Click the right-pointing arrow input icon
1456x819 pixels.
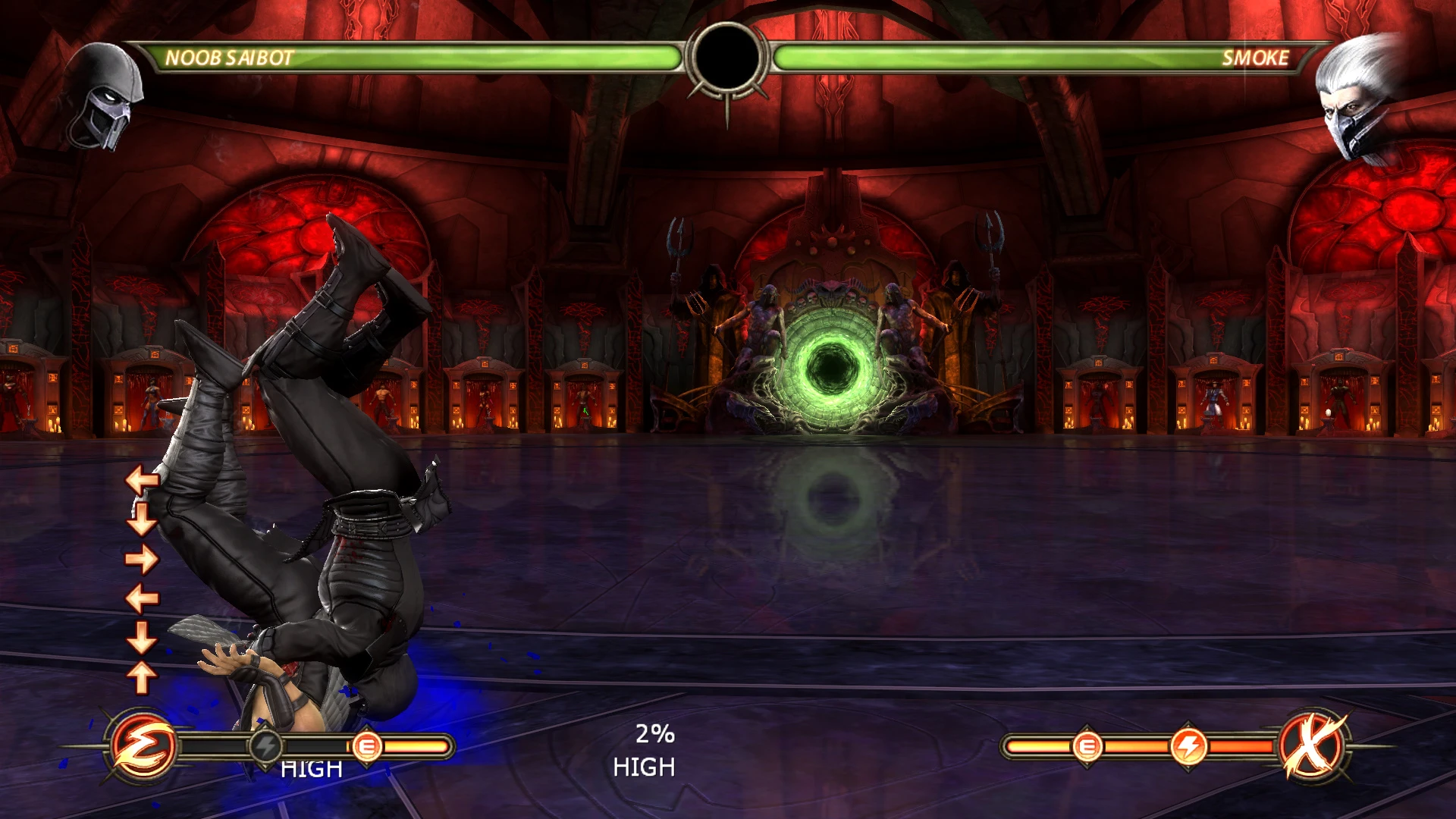pyautogui.click(x=140, y=559)
